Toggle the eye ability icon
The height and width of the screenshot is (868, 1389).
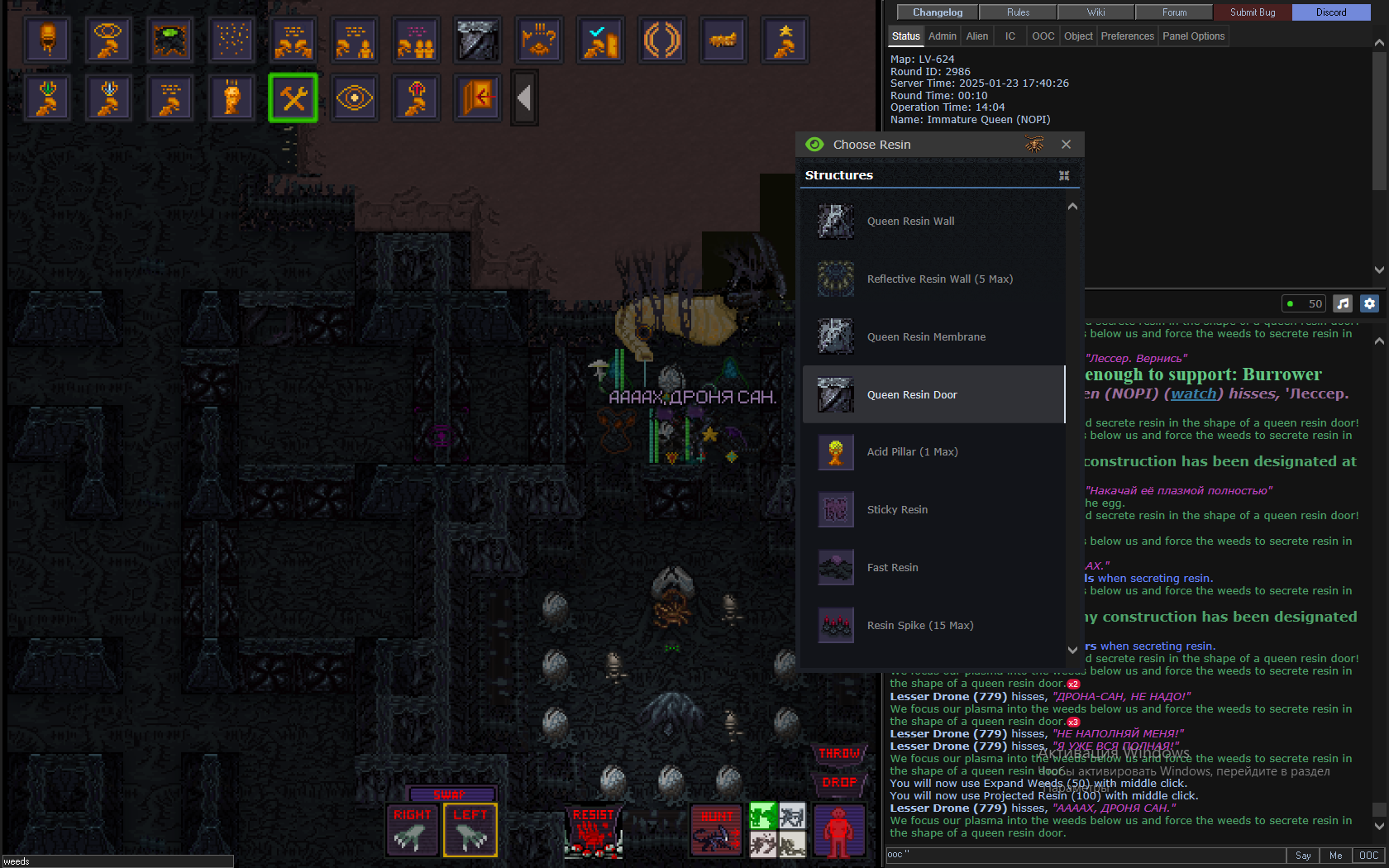coord(355,98)
